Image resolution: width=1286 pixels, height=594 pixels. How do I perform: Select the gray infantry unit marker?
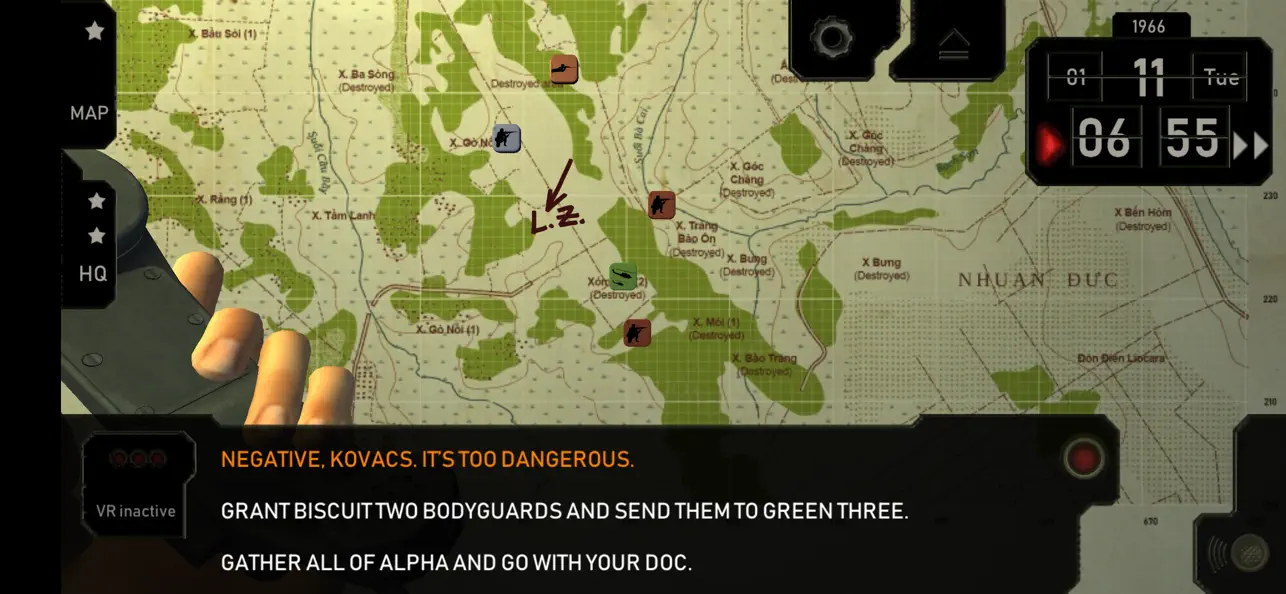[507, 138]
